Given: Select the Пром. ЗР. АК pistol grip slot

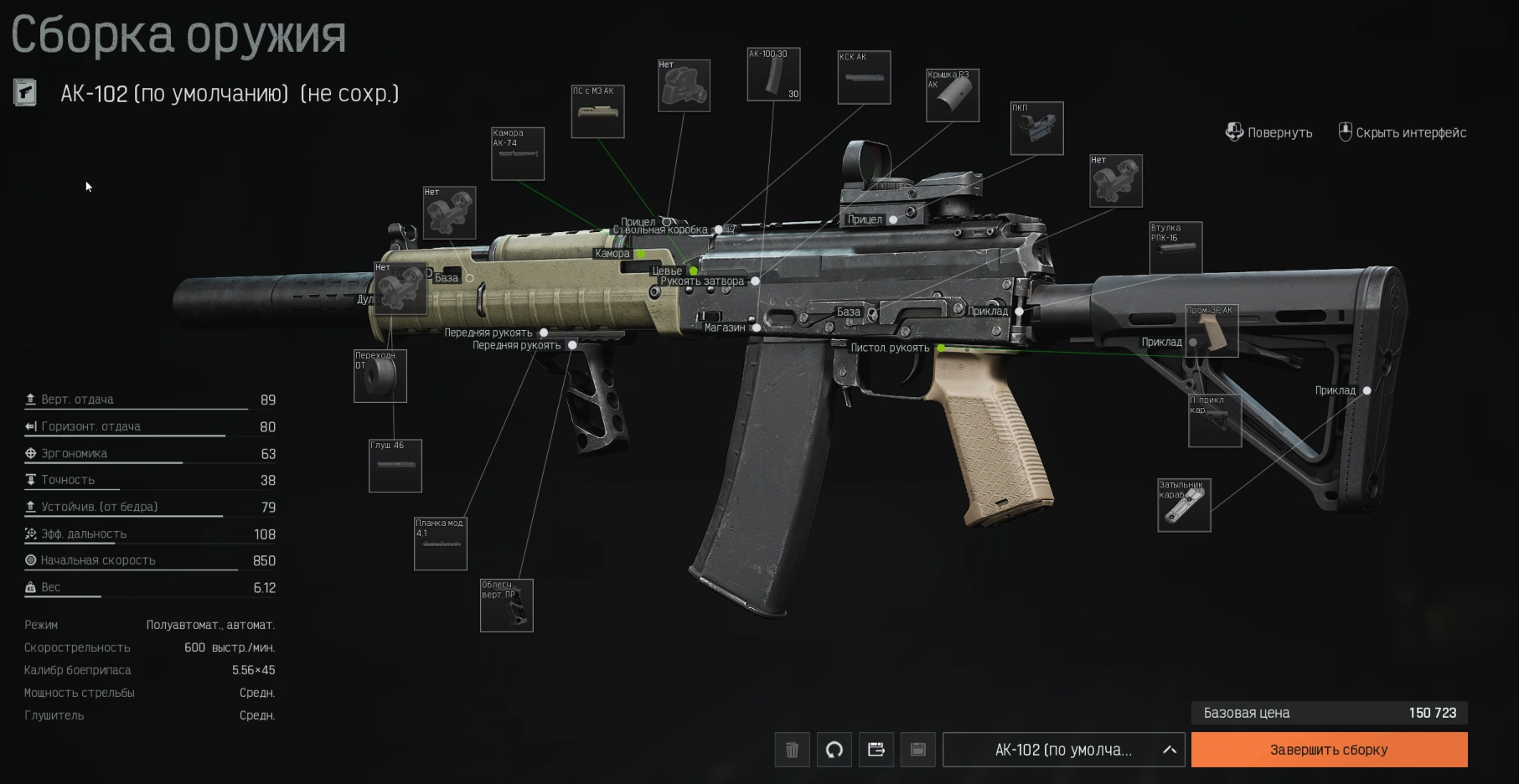Looking at the screenshot, I should point(1212,331).
